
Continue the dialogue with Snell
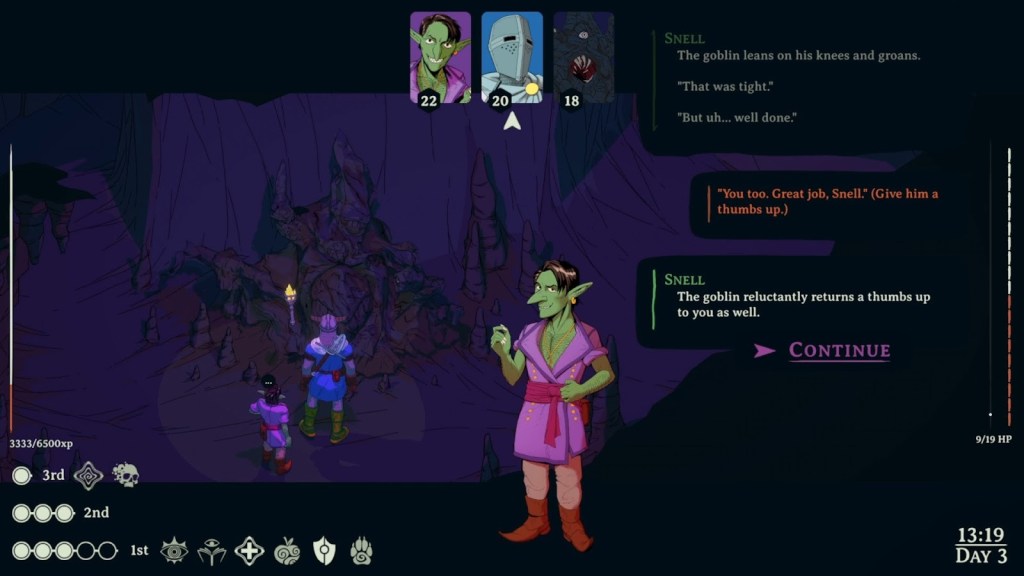(x=838, y=350)
